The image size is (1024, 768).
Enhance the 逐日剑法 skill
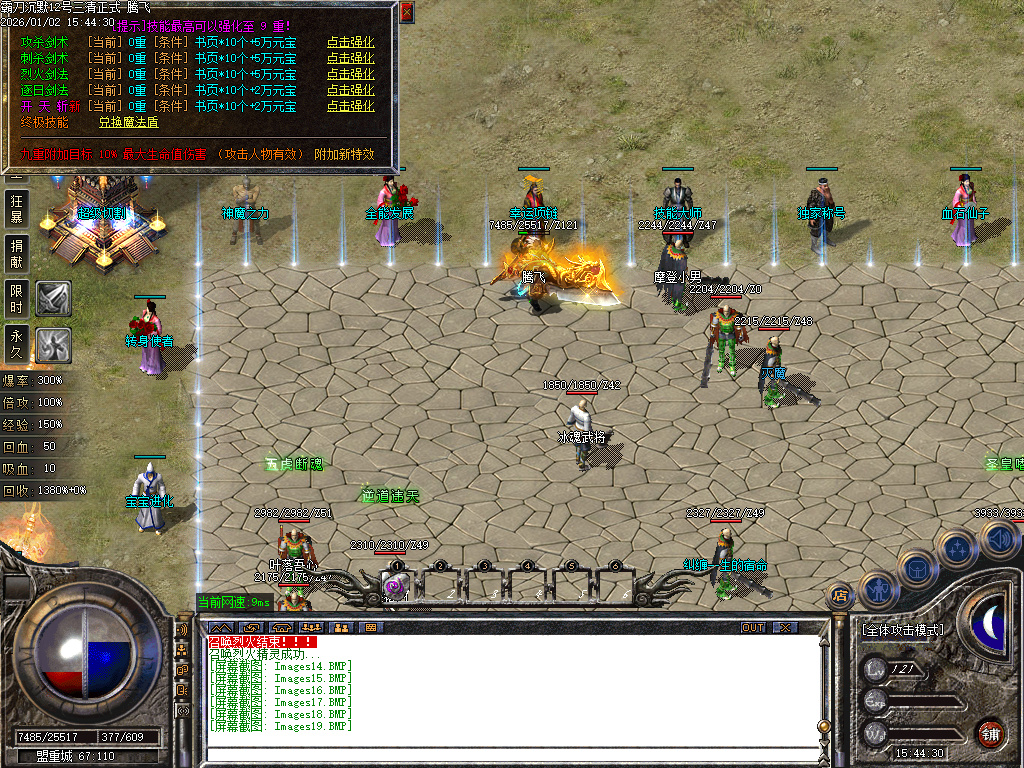pos(350,91)
